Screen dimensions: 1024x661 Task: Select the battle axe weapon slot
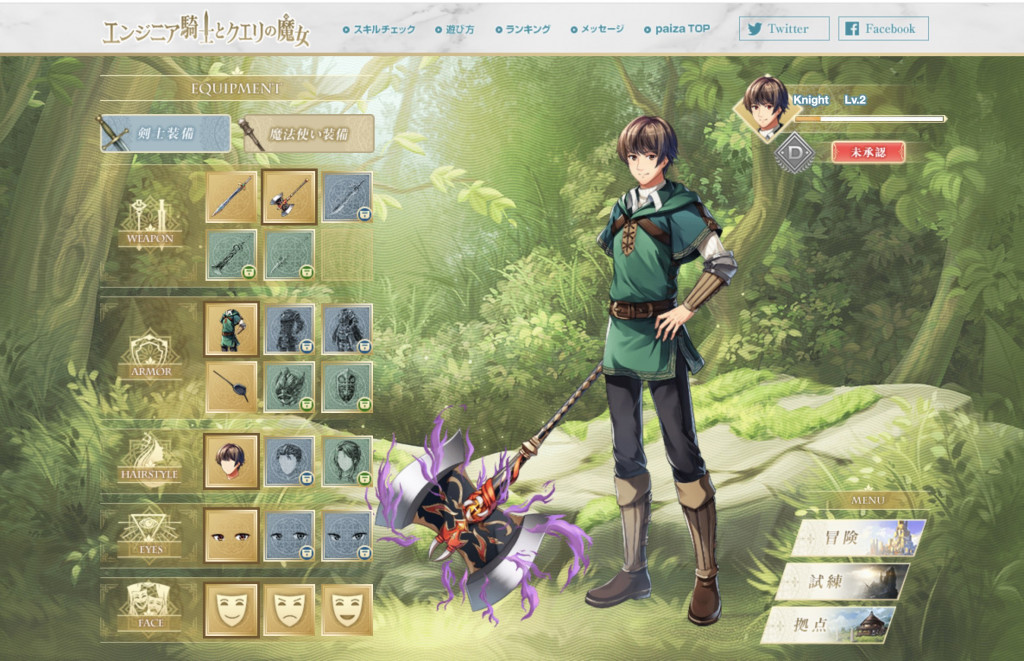(x=289, y=196)
